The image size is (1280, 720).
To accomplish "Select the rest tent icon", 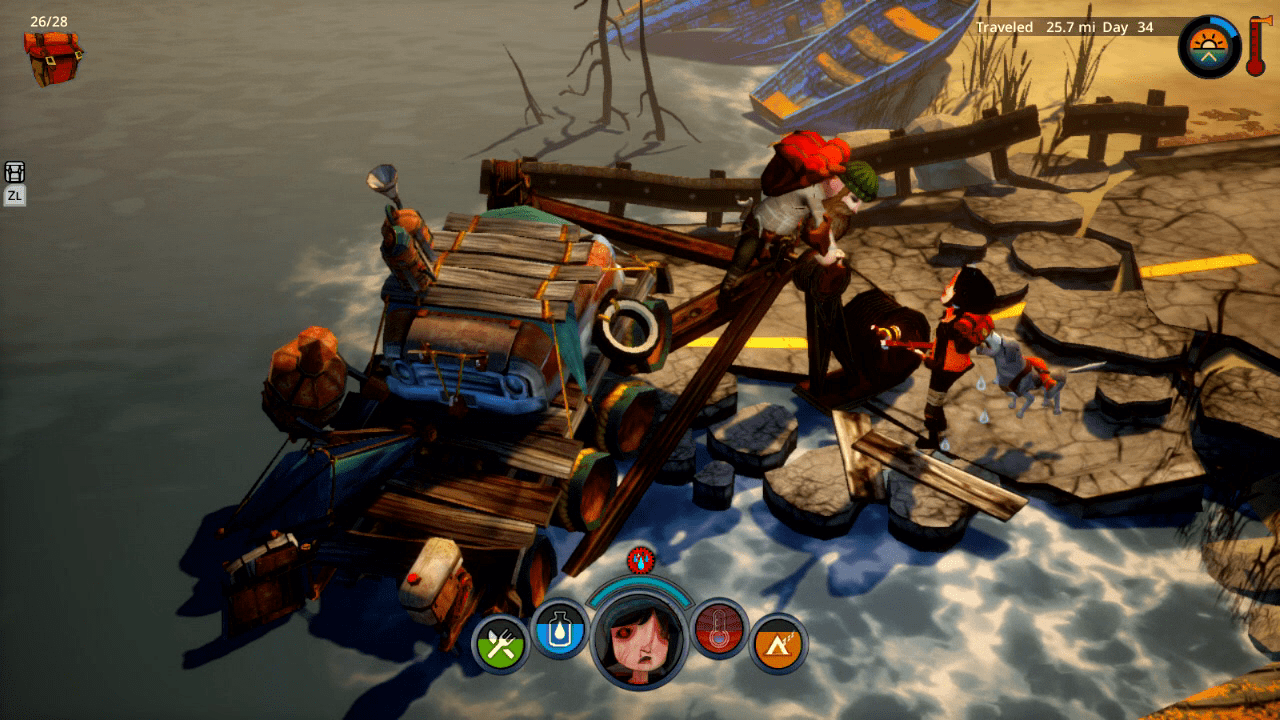I will pos(778,644).
